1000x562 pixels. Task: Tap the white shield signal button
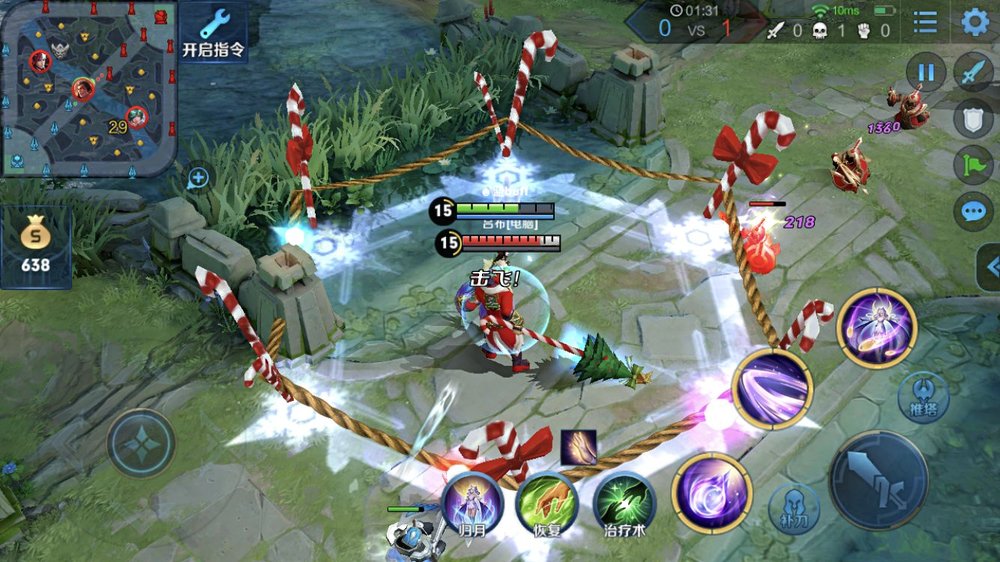click(x=973, y=118)
